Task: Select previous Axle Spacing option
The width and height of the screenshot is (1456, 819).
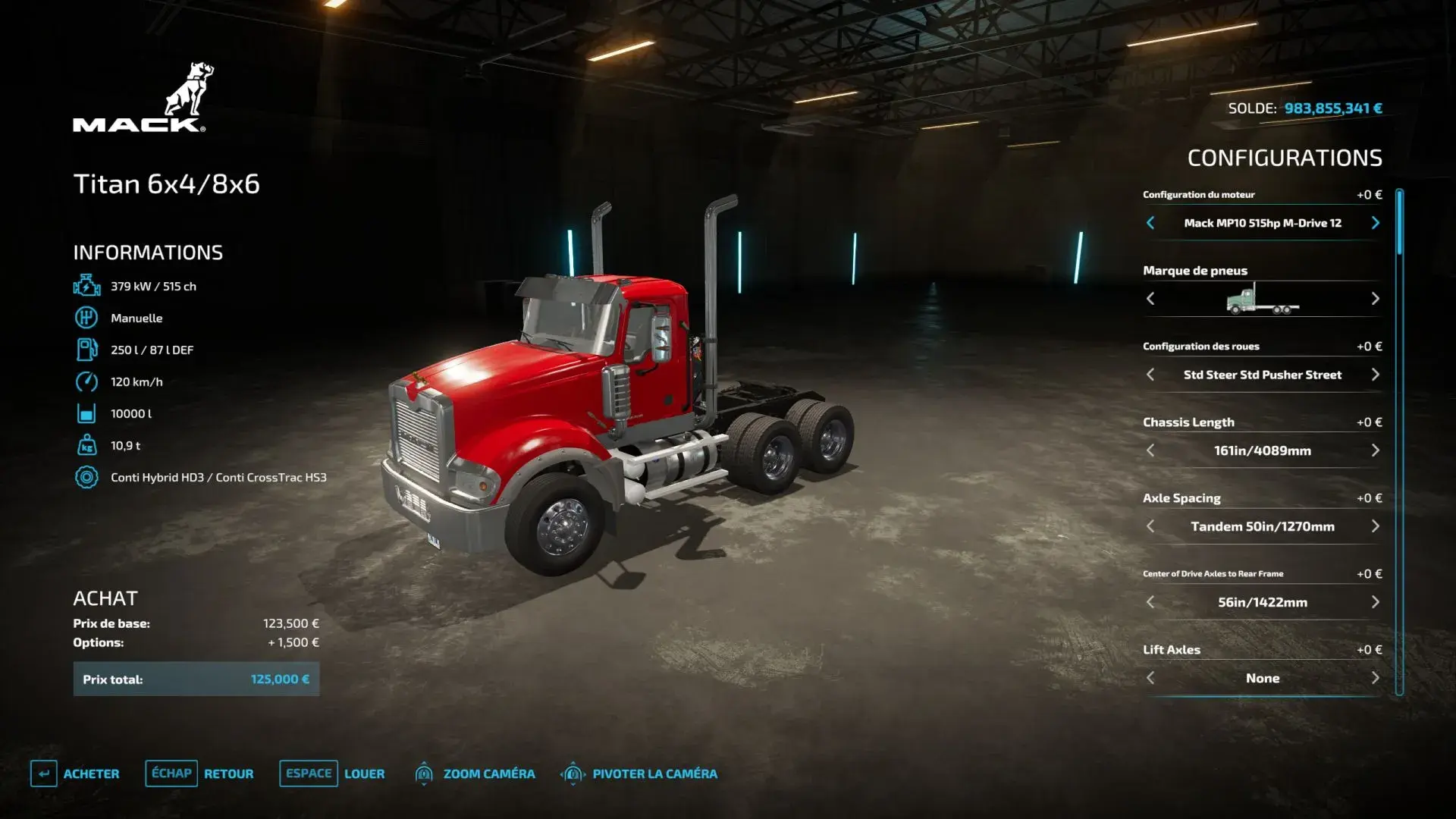Action: [x=1150, y=526]
